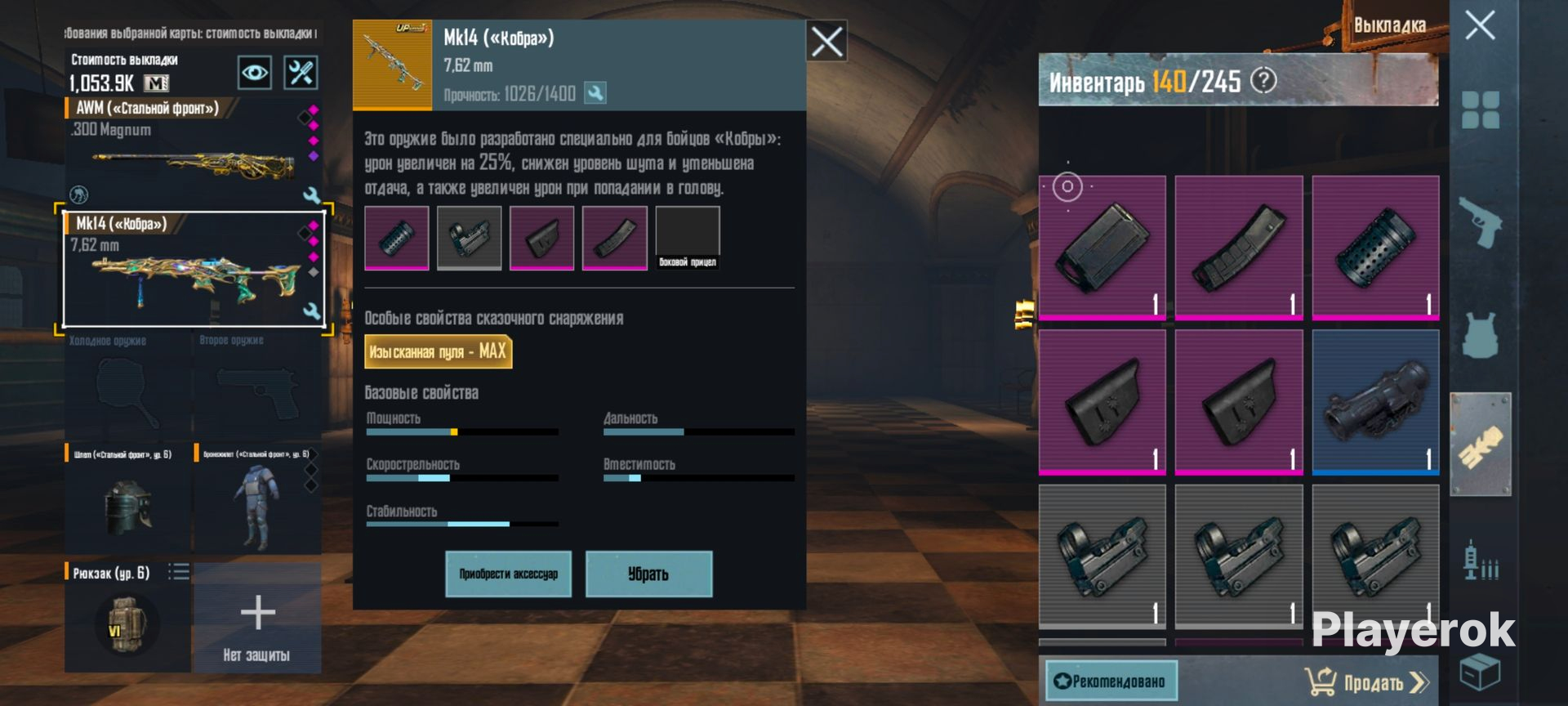This screenshot has width=1568, height=706.
Task: Open the repair tools icon near loadout cost
Action: click(300, 73)
